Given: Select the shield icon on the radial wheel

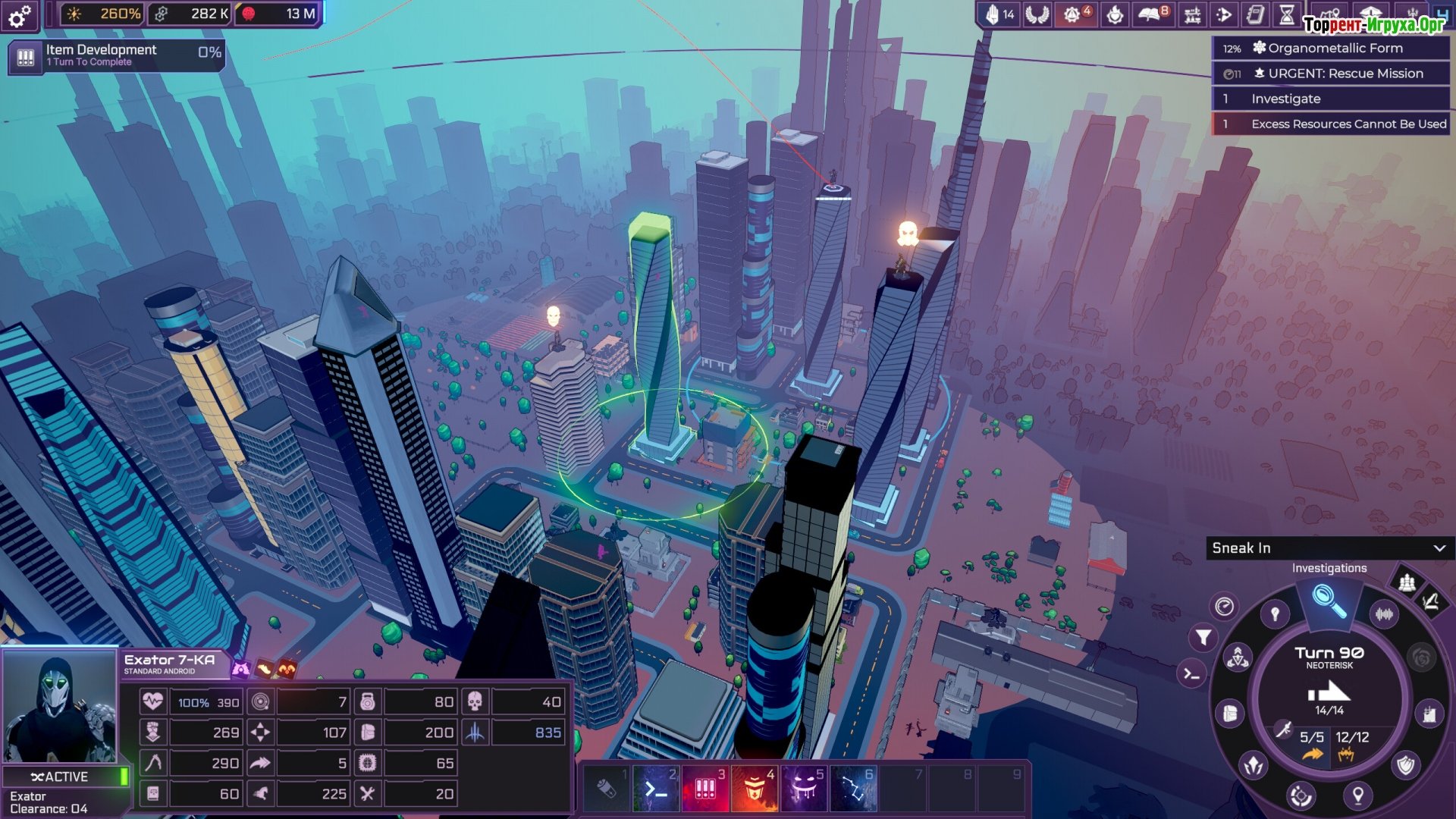Looking at the screenshot, I should pyautogui.click(x=1406, y=764).
